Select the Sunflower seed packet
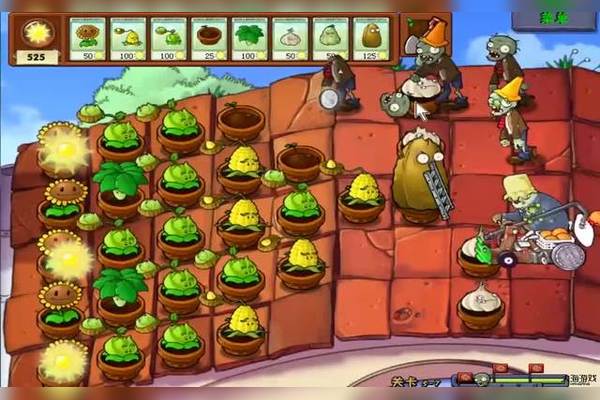The width and height of the screenshot is (600, 400). (x=88, y=38)
